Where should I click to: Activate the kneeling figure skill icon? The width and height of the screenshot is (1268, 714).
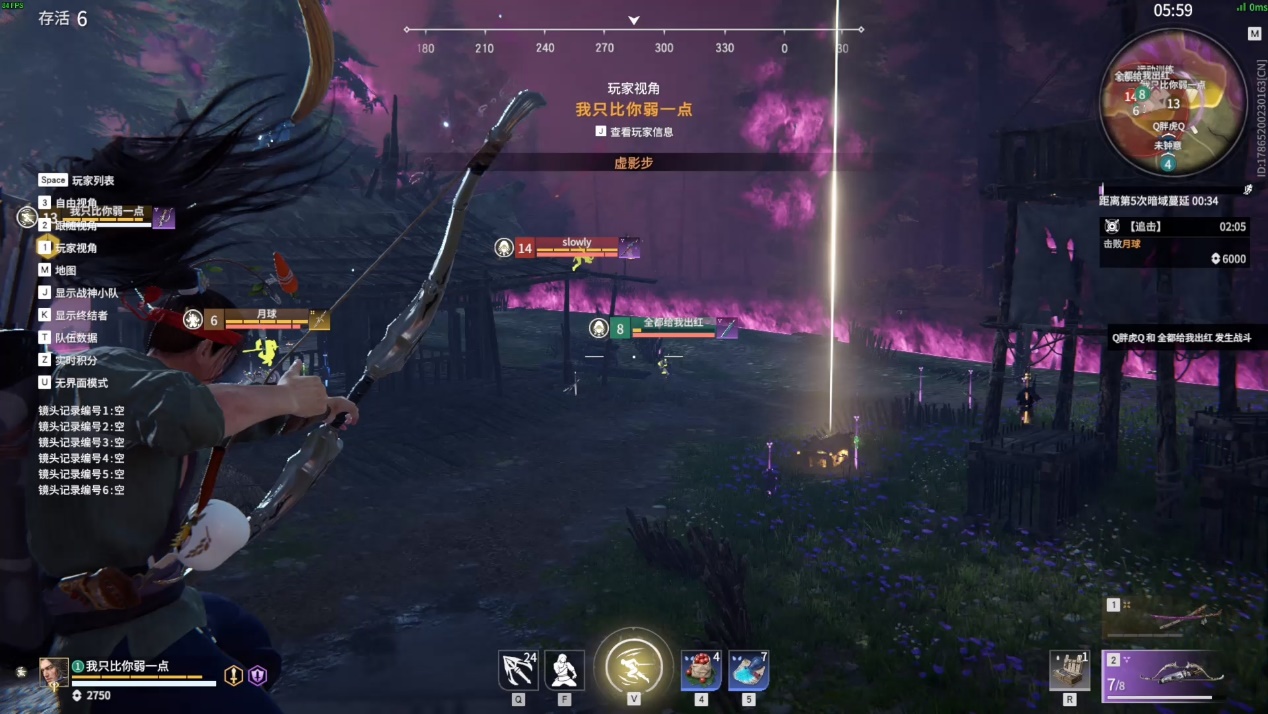[565, 670]
